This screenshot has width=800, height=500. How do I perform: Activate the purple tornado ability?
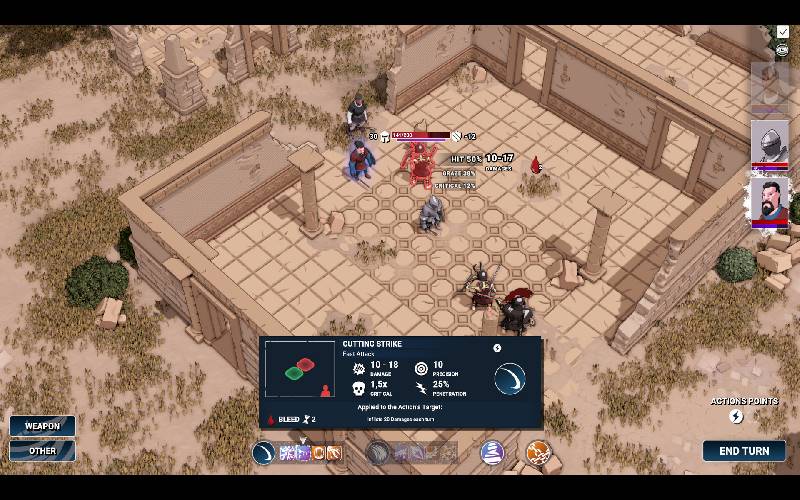click(490, 452)
